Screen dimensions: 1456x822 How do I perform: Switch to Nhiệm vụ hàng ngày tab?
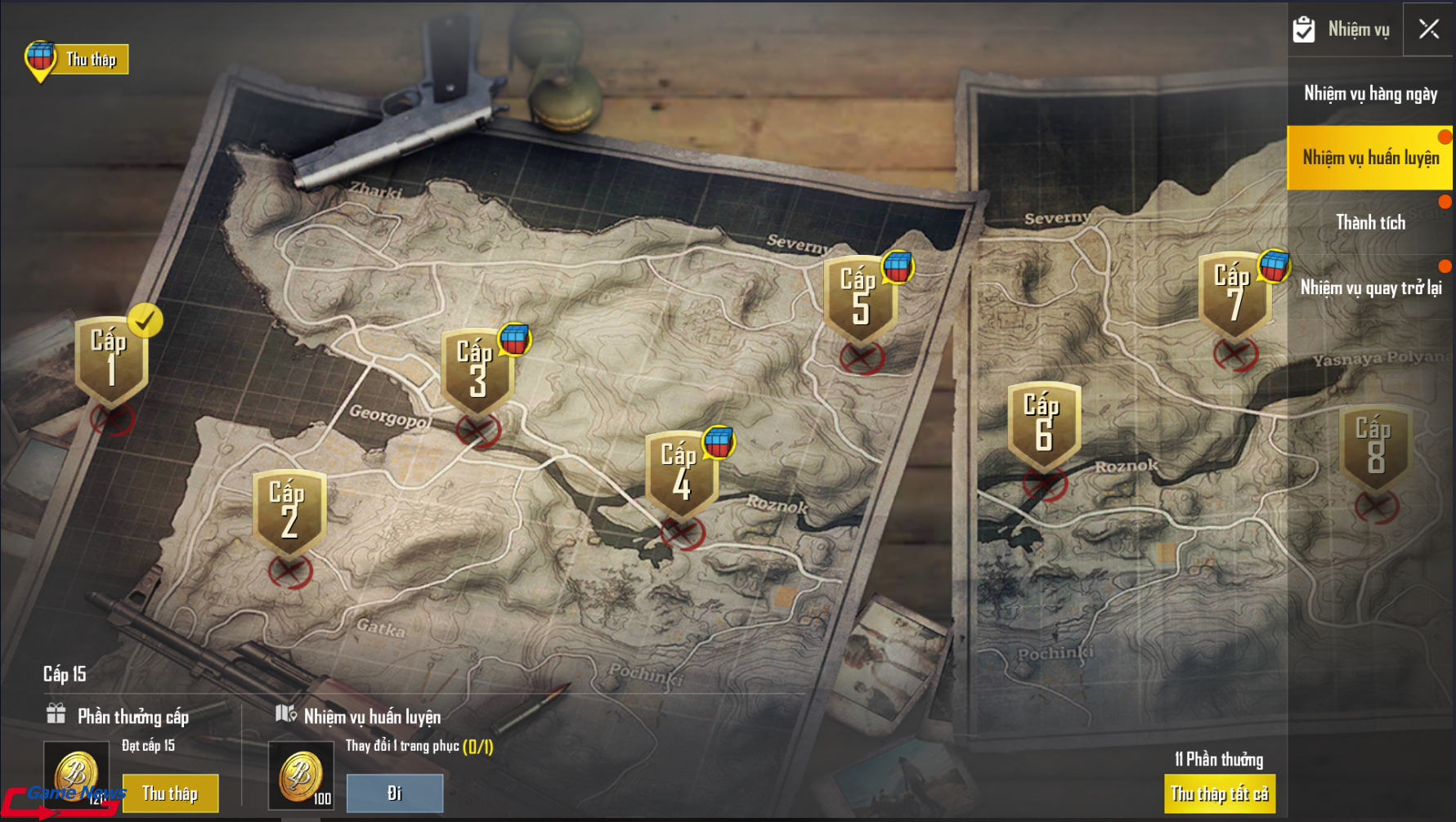click(1370, 94)
